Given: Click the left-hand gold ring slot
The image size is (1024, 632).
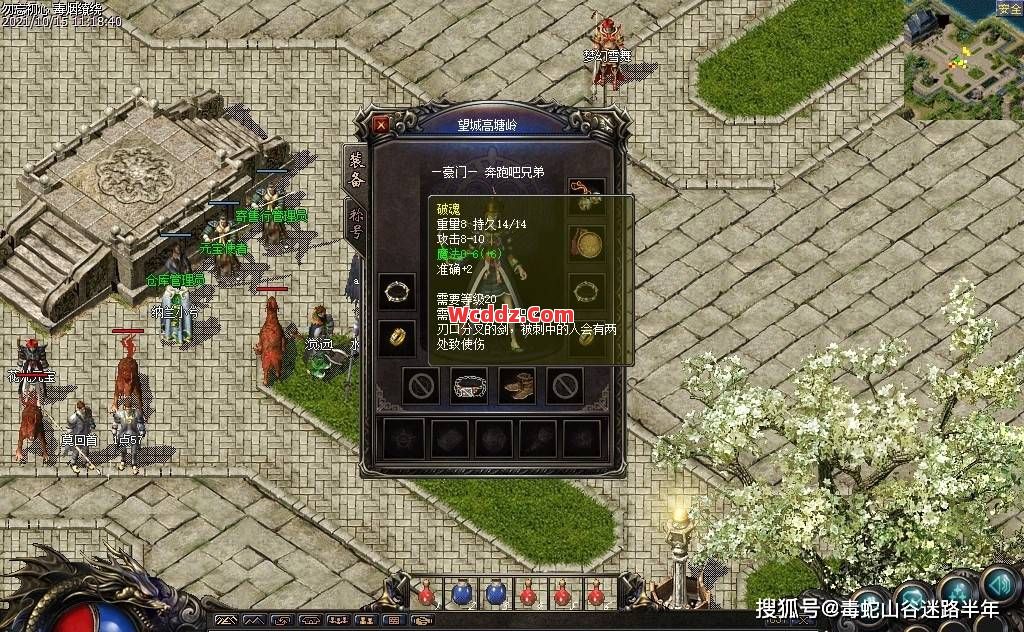Looking at the screenshot, I should (x=397, y=337).
